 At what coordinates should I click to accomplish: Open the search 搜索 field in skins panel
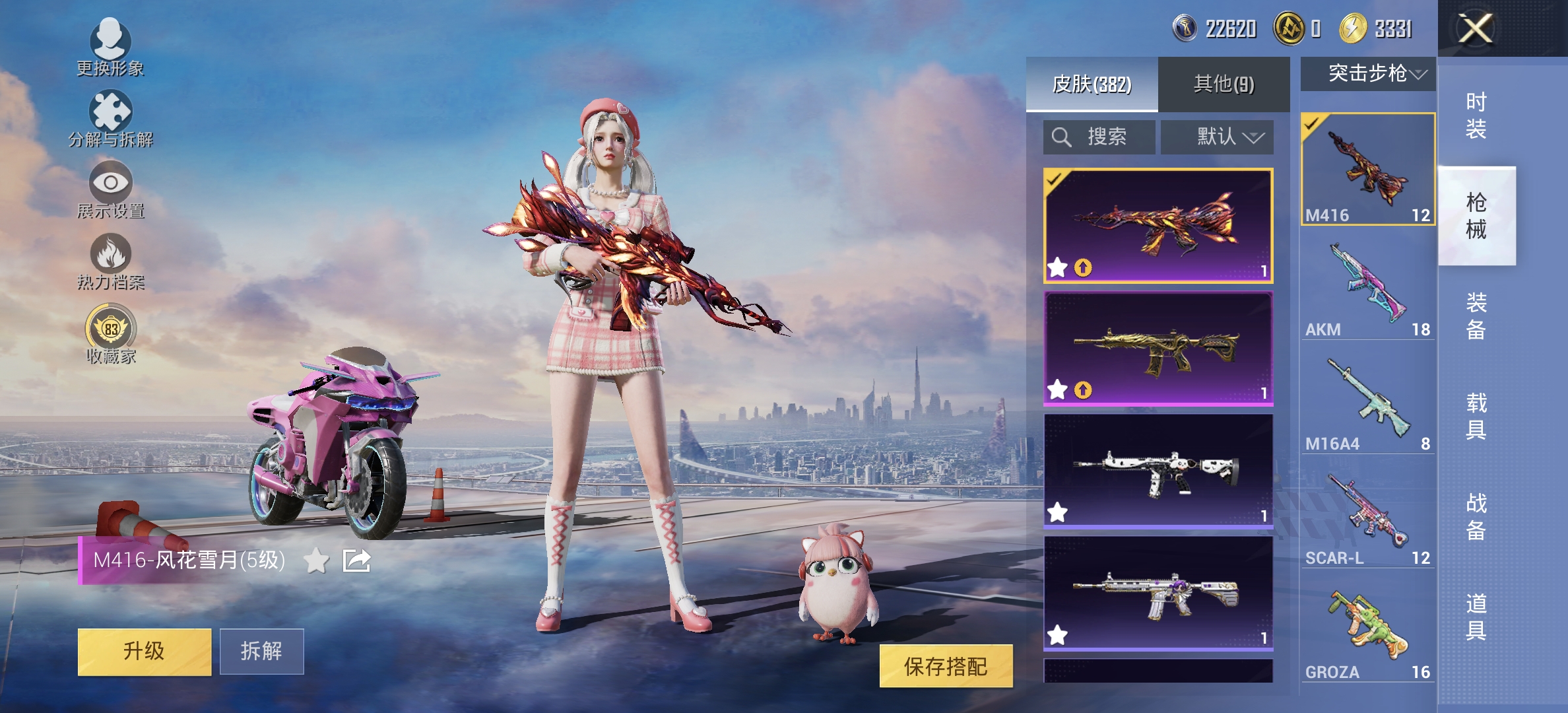pyautogui.click(x=1098, y=137)
